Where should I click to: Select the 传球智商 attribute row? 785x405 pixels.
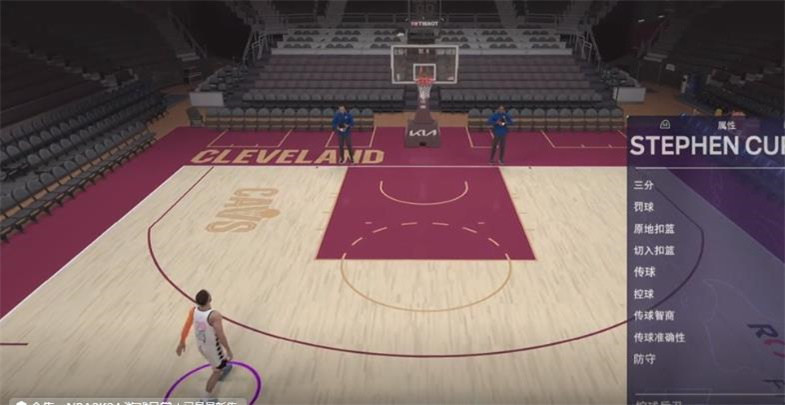(x=654, y=316)
